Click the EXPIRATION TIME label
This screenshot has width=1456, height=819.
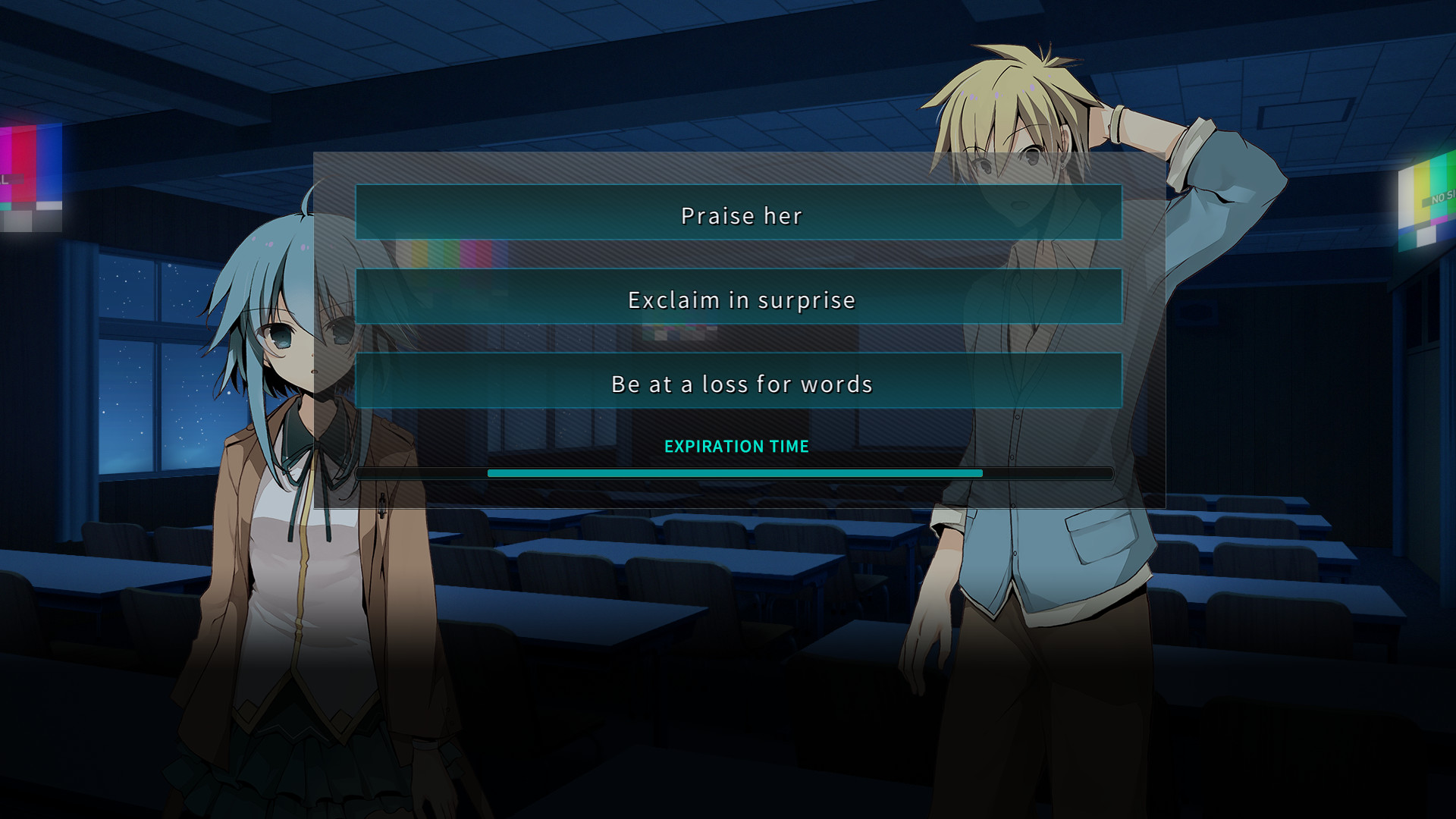click(x=736, y=447)
